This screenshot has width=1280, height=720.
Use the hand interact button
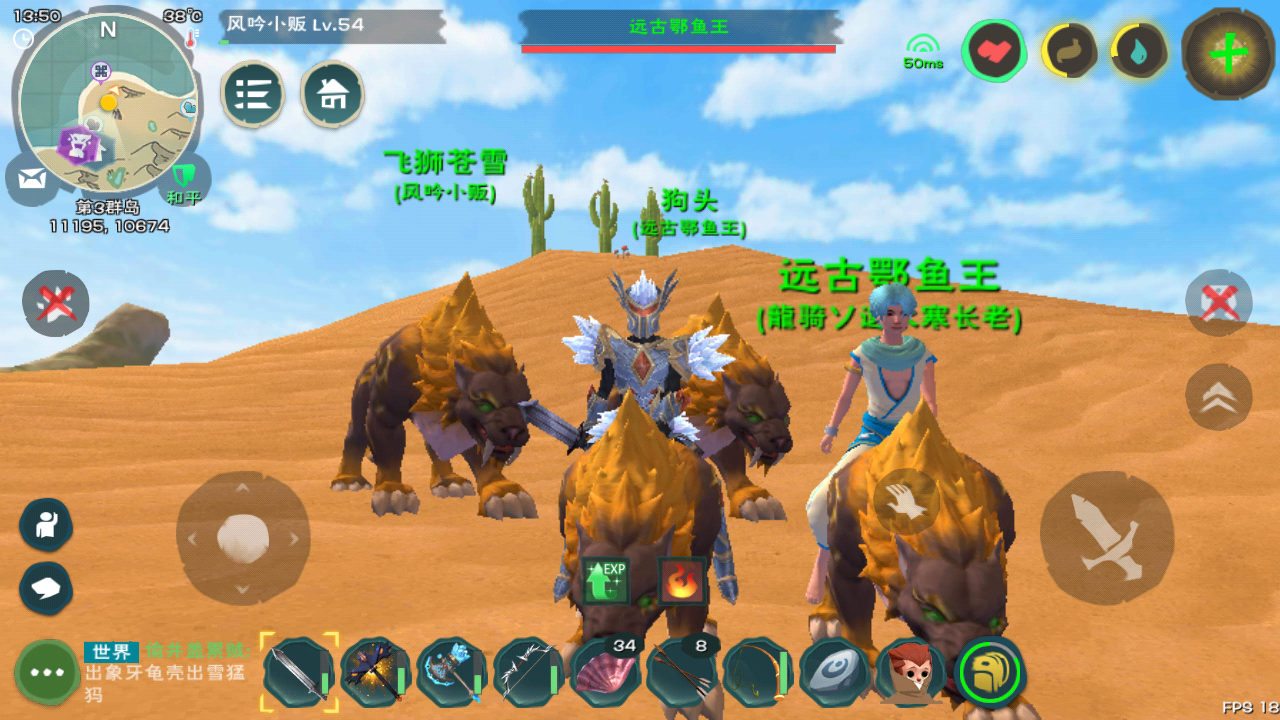906,501
